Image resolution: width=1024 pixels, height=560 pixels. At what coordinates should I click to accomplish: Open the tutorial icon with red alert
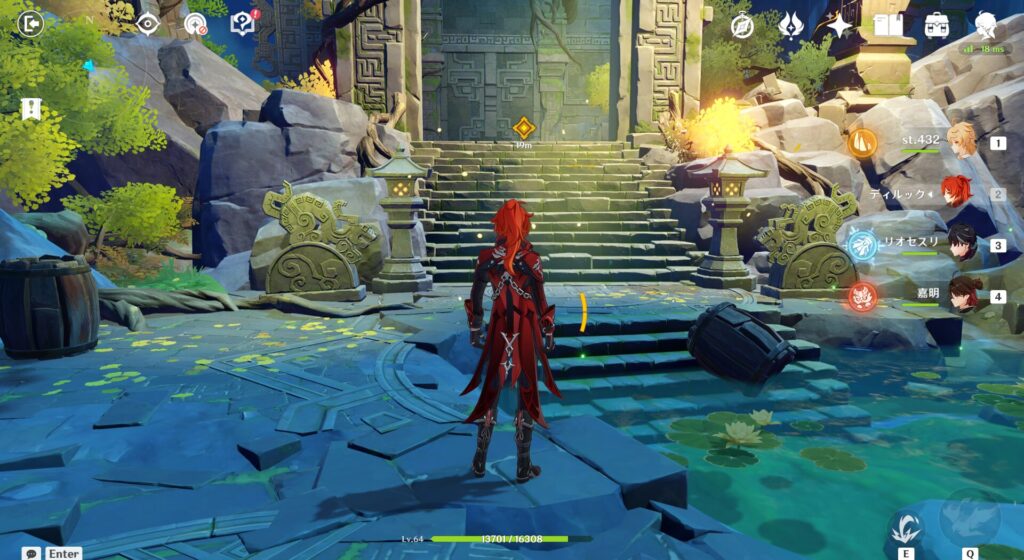tap(242, 24)
